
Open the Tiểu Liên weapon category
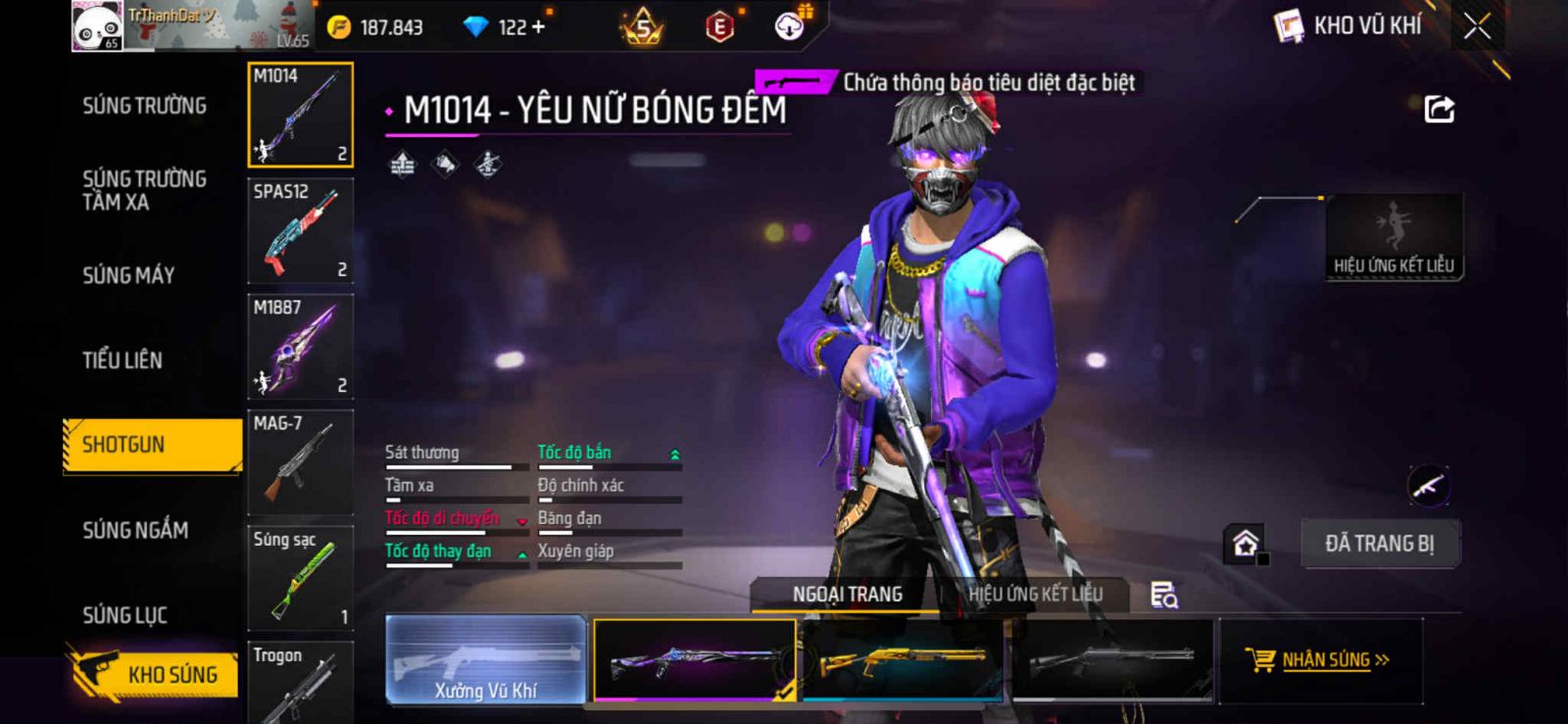pyautogui.click(x=122, y=361)
